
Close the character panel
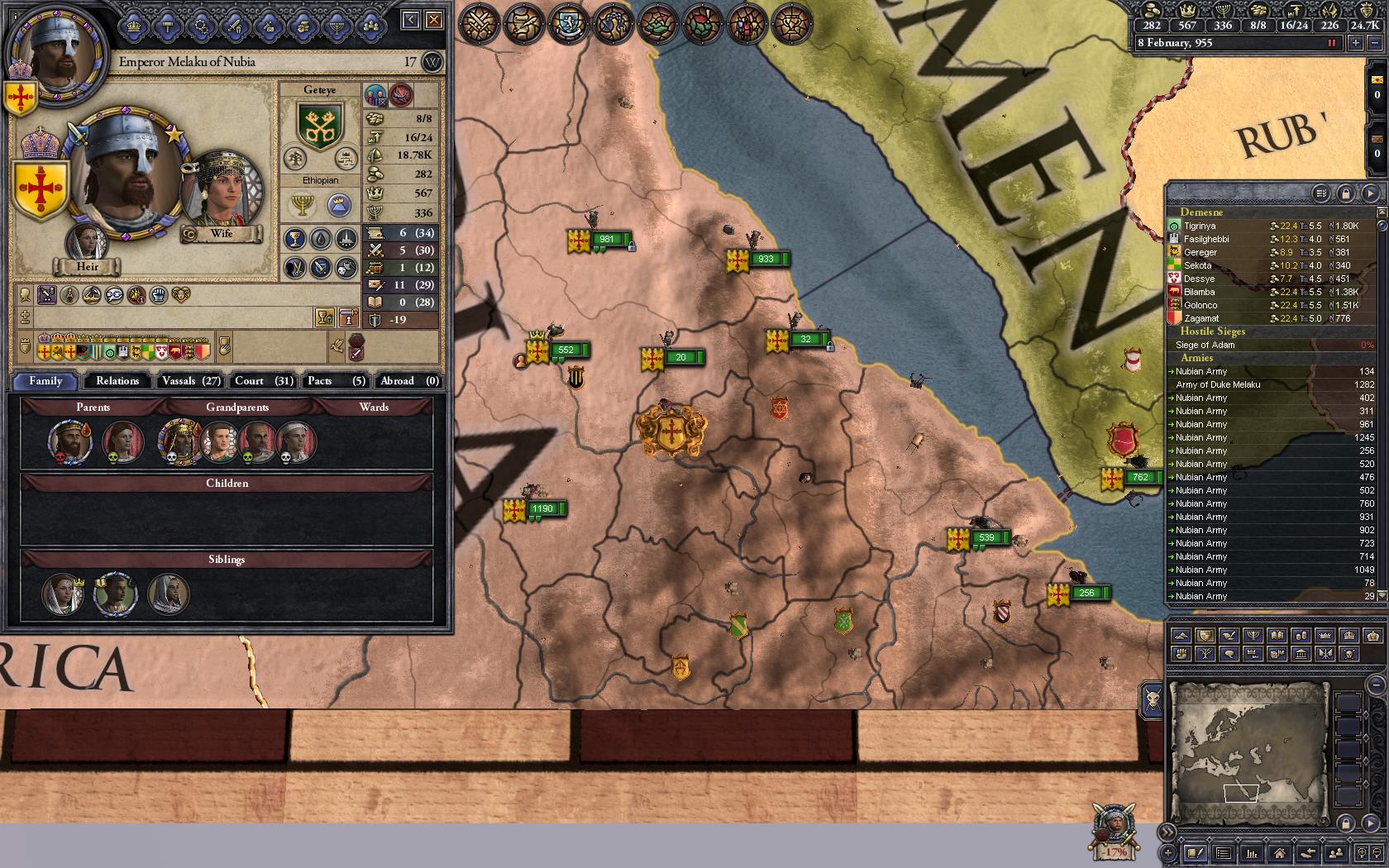click(x=434, y=20)
